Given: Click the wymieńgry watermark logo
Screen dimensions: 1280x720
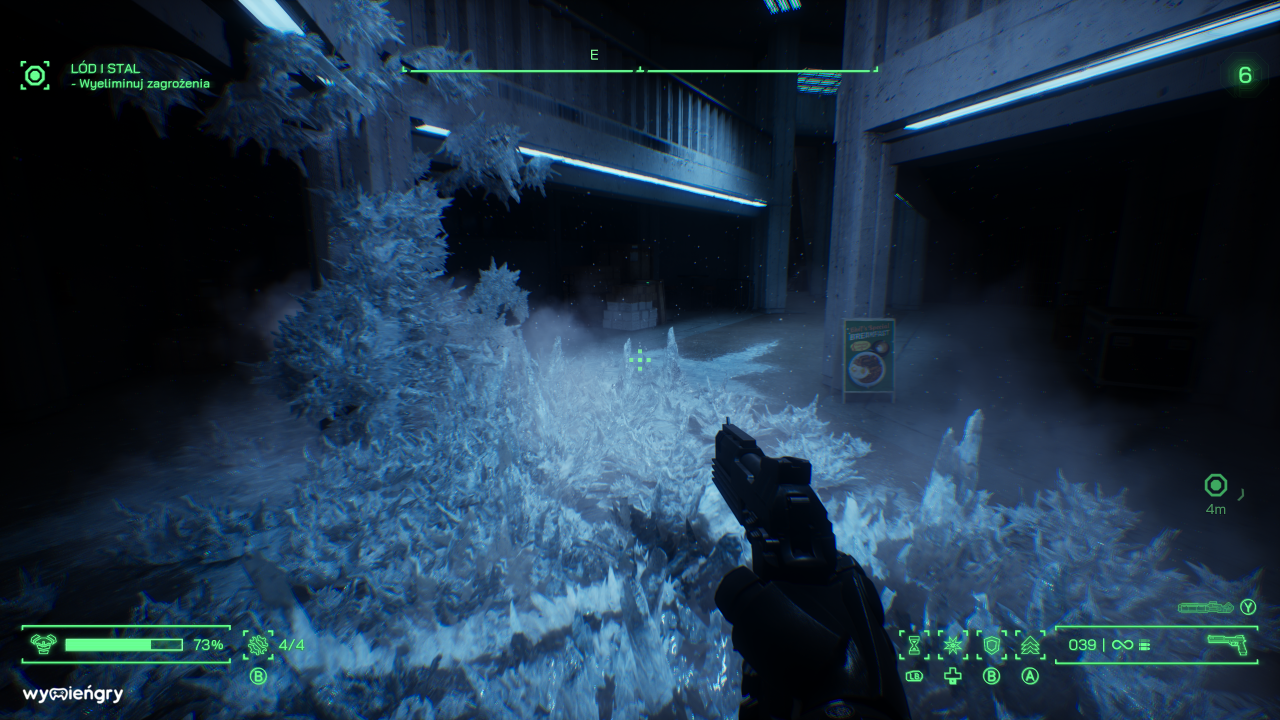Looking at the screenshot, I should [x=73, y=694].
